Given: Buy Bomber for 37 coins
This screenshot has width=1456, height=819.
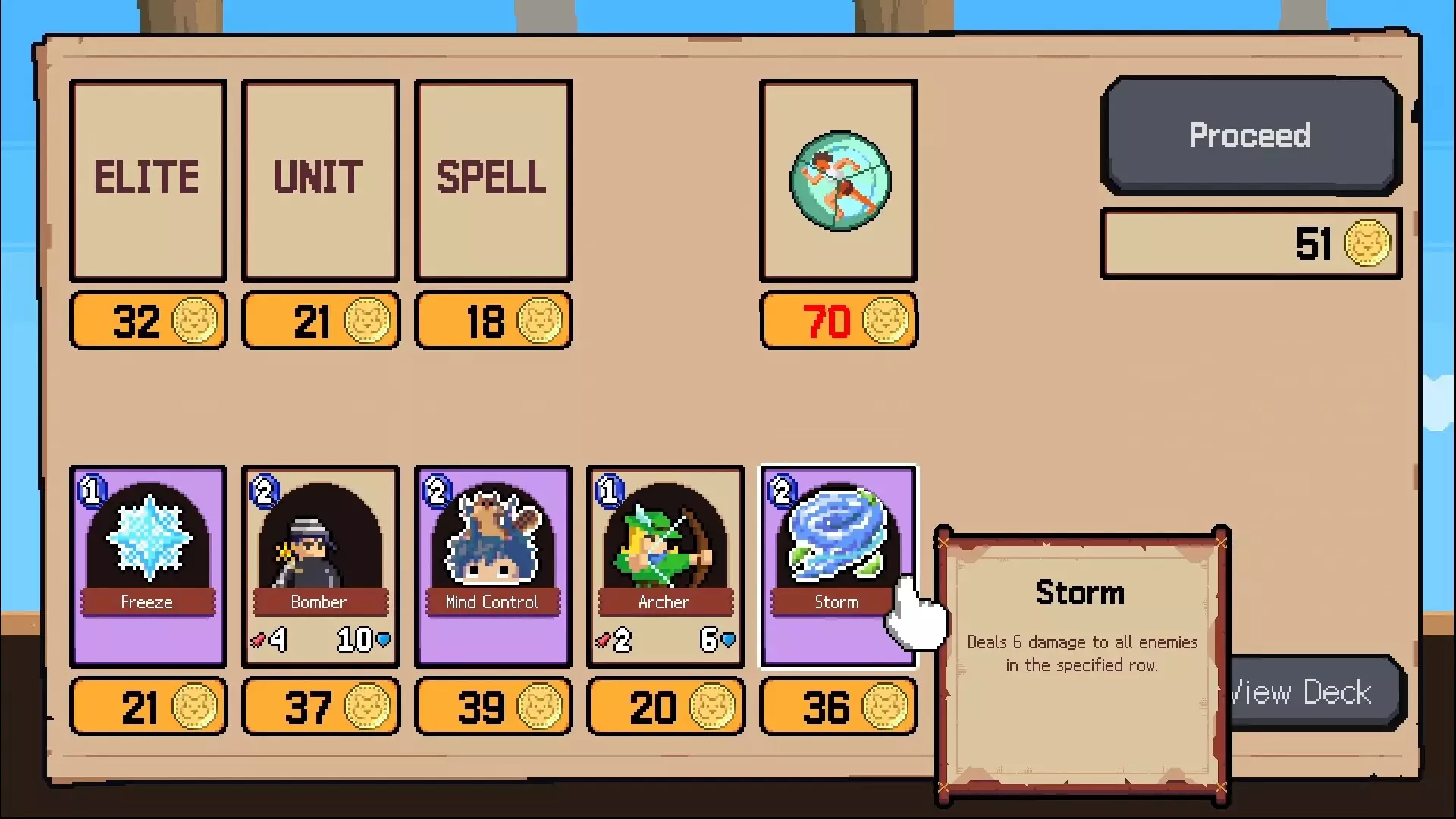Looking at the screenshot, I should (321, 706).
